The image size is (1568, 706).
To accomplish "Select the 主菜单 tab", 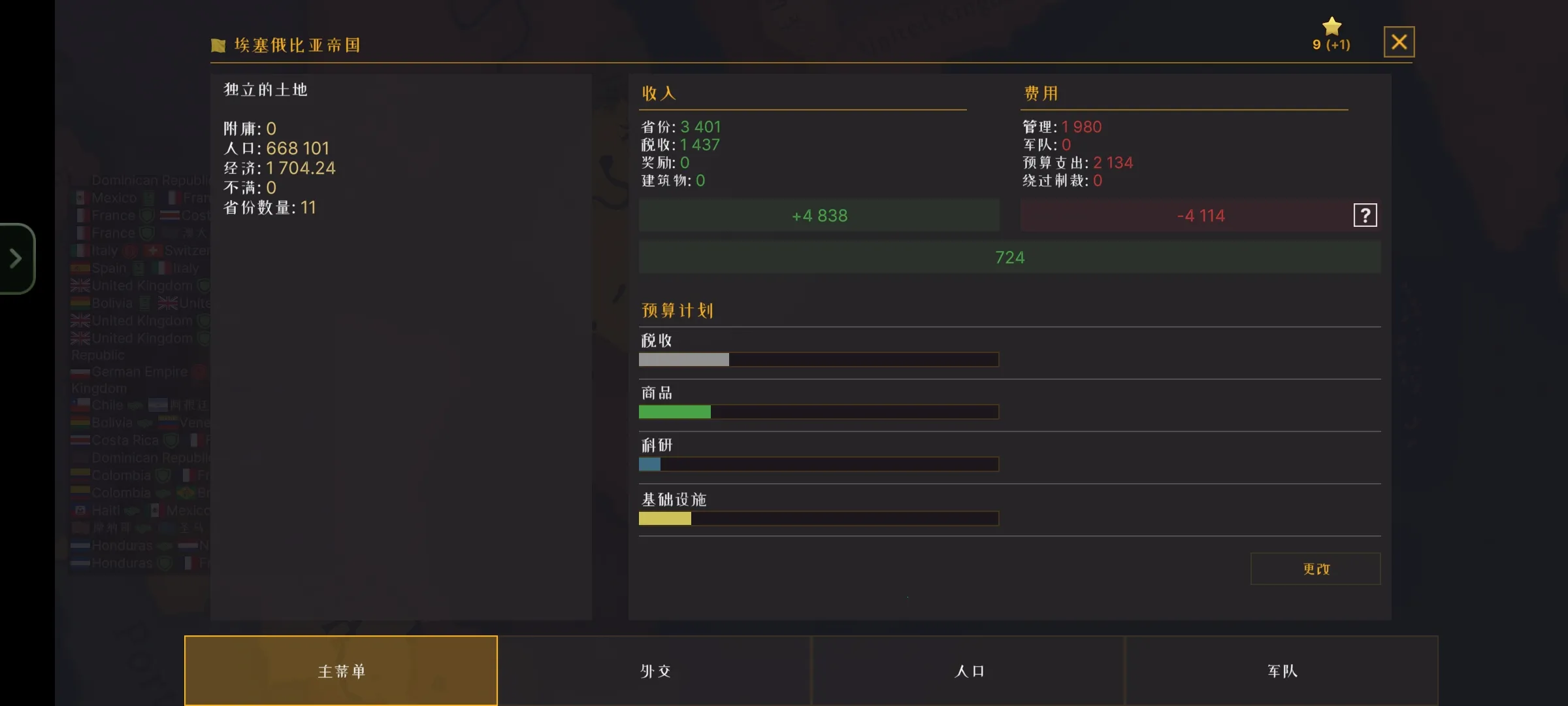I will [340, 671].
